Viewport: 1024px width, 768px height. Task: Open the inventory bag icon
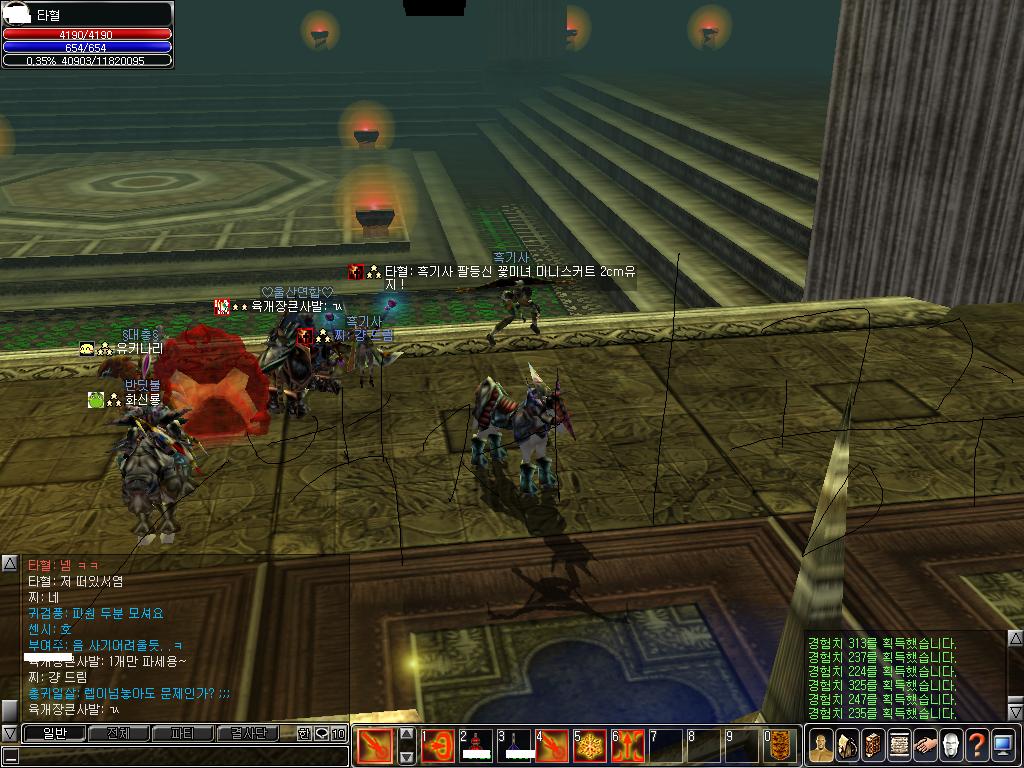click(847, 745)
